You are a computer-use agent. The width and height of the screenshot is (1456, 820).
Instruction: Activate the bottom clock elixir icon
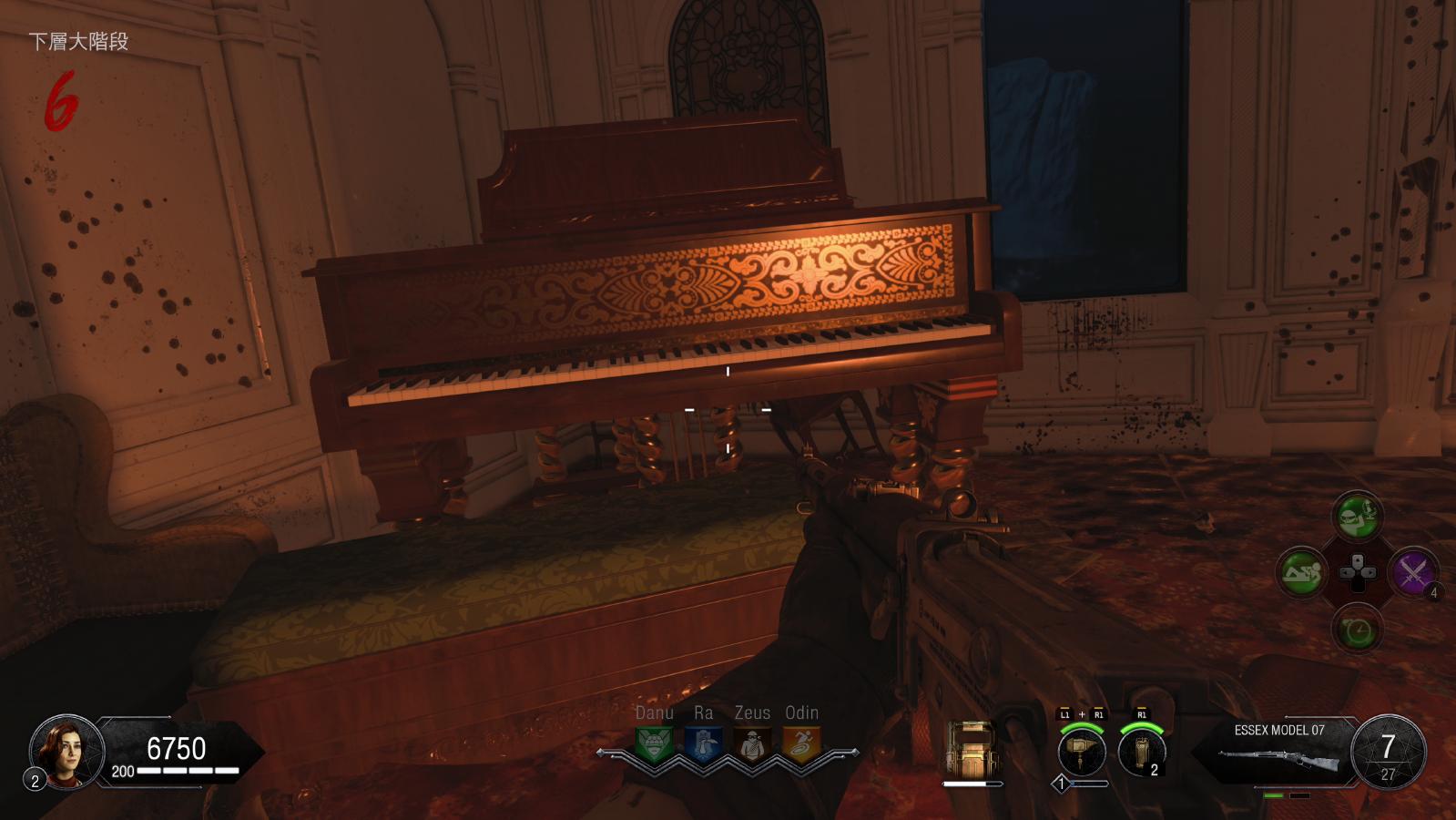point(1357,629)
